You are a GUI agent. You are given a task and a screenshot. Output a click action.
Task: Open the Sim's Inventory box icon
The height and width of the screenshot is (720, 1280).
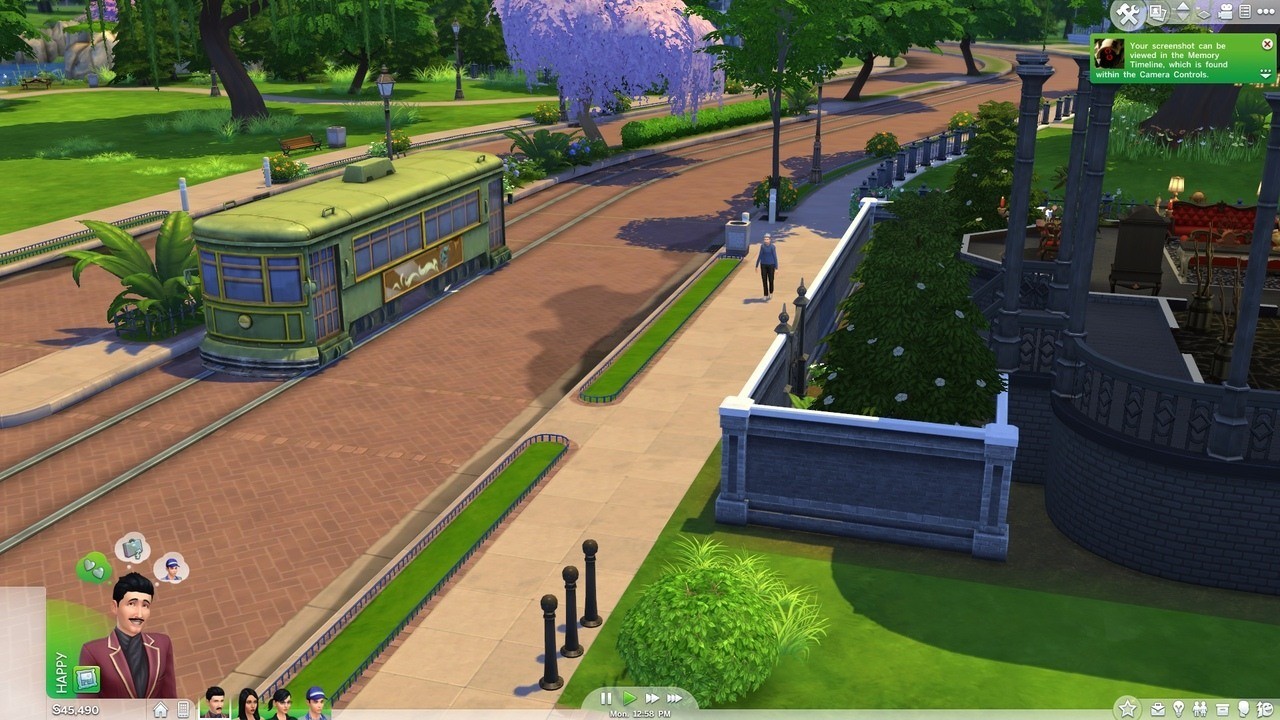1223,707
